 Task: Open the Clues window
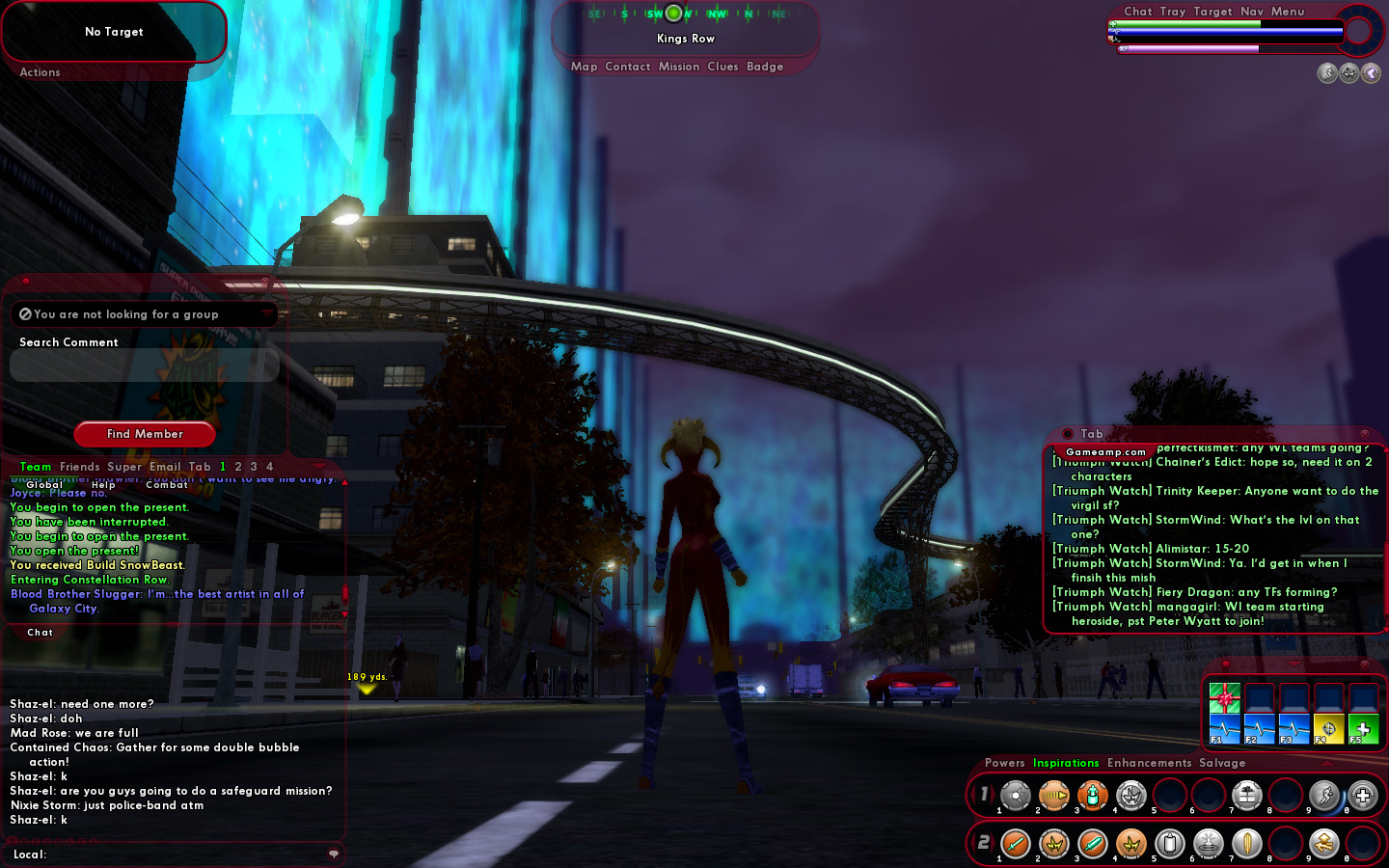tap(722, 67)
